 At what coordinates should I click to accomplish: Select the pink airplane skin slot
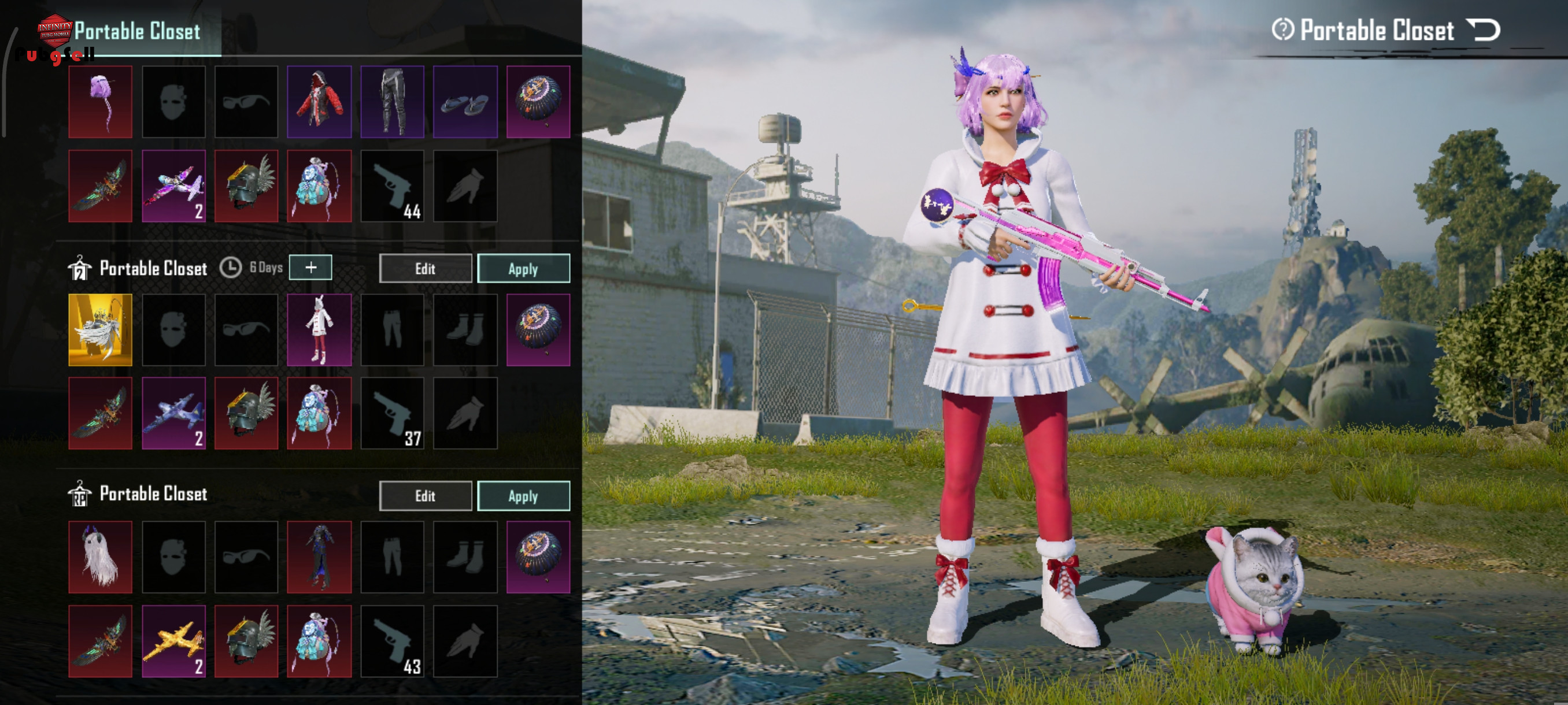[x=173, y=186]
